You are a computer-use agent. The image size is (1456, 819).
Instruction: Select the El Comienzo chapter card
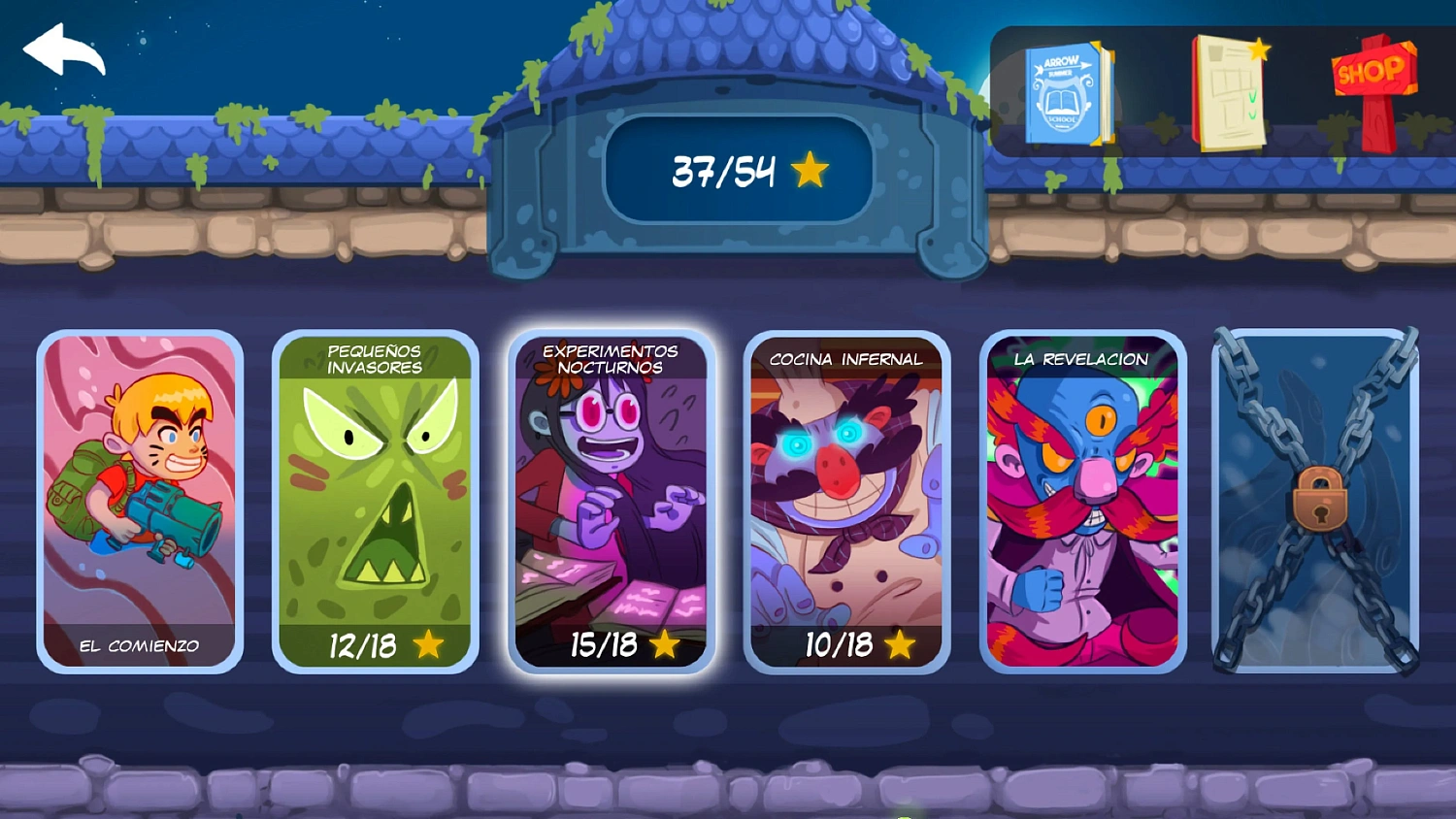tap(140, 500)
